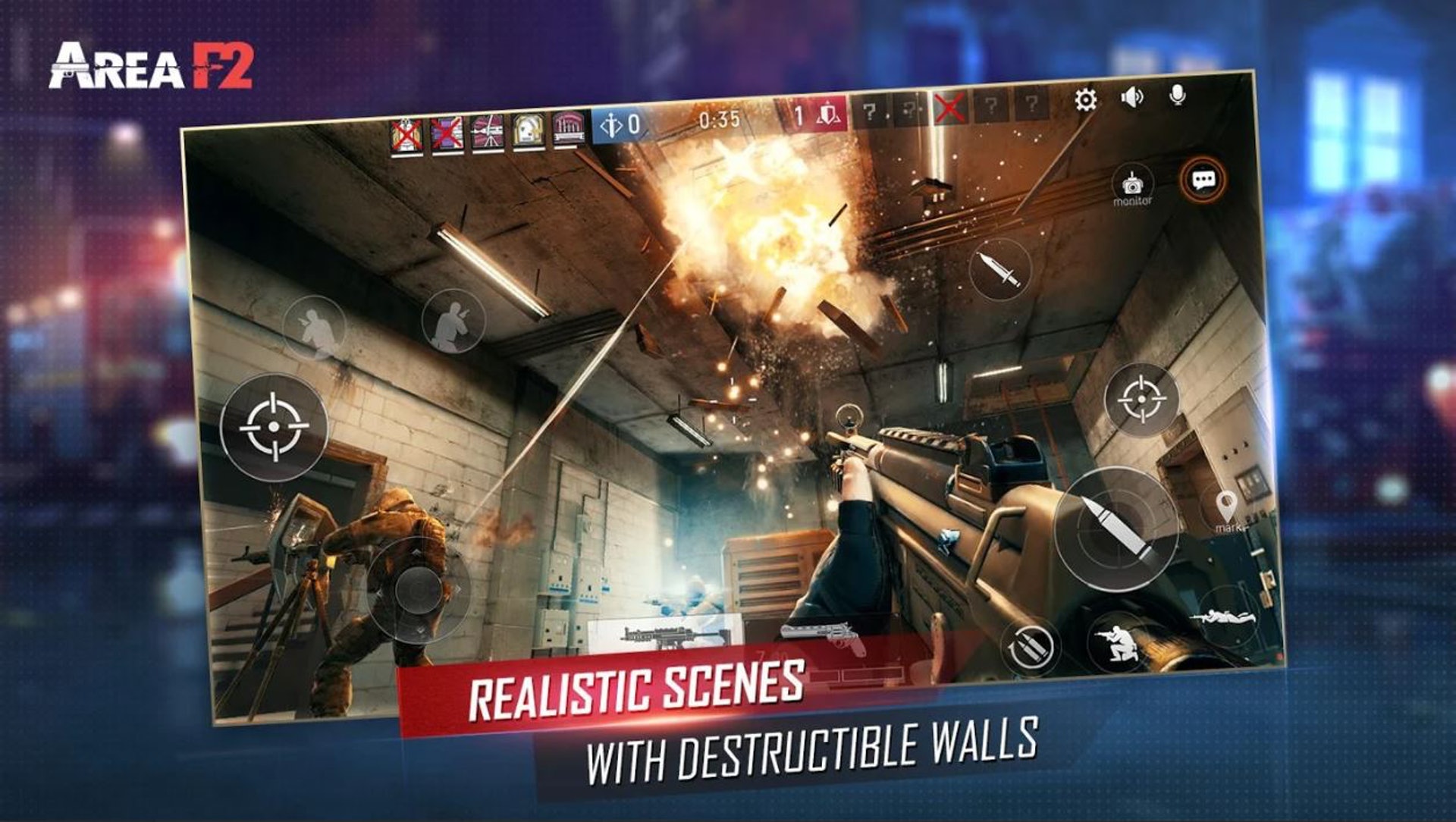Open the chat bubble button
The width and height of the screenshot is (1456, 822).
[x=1203, y=180]
